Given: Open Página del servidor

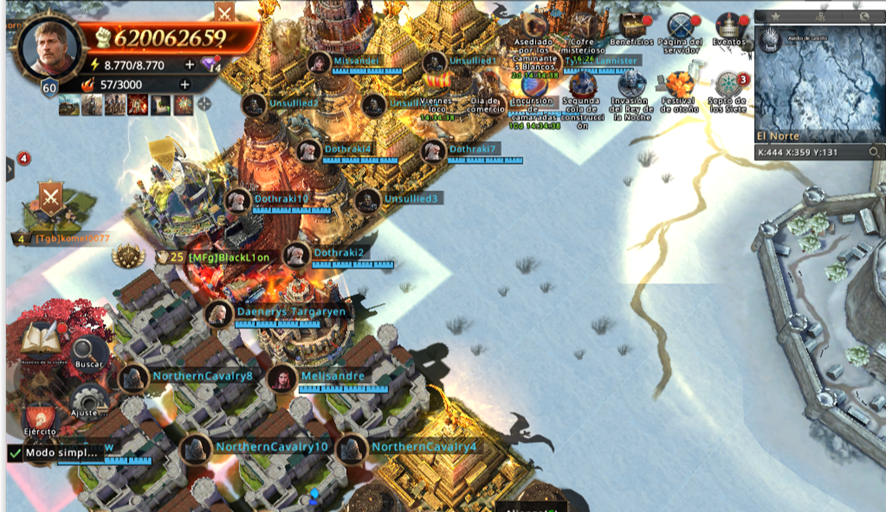Looking at the screenshot, I should click(681, 25).
